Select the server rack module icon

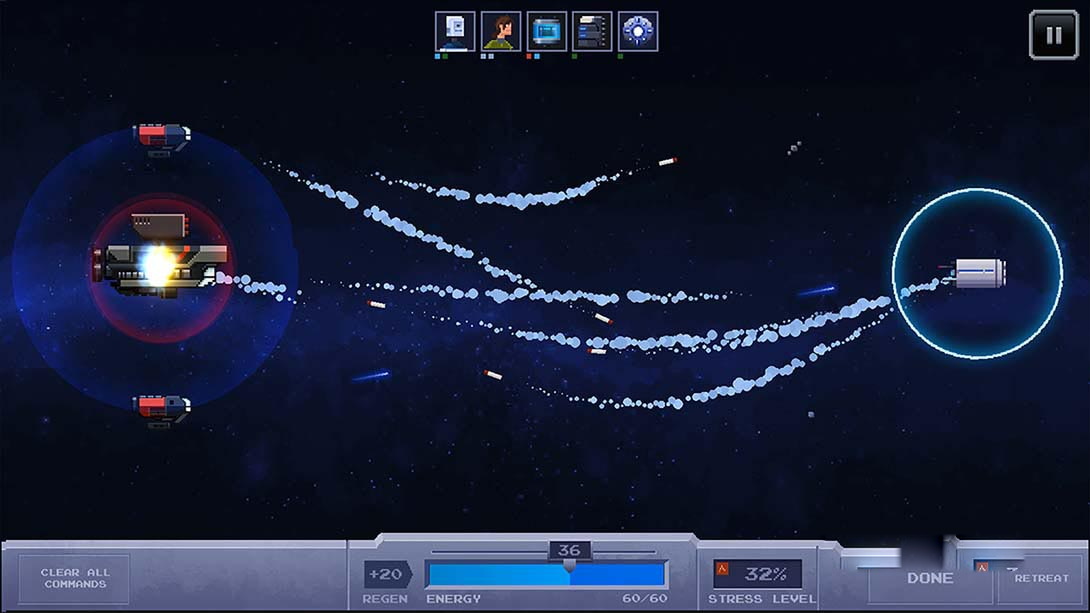click(x=592, y=32)
